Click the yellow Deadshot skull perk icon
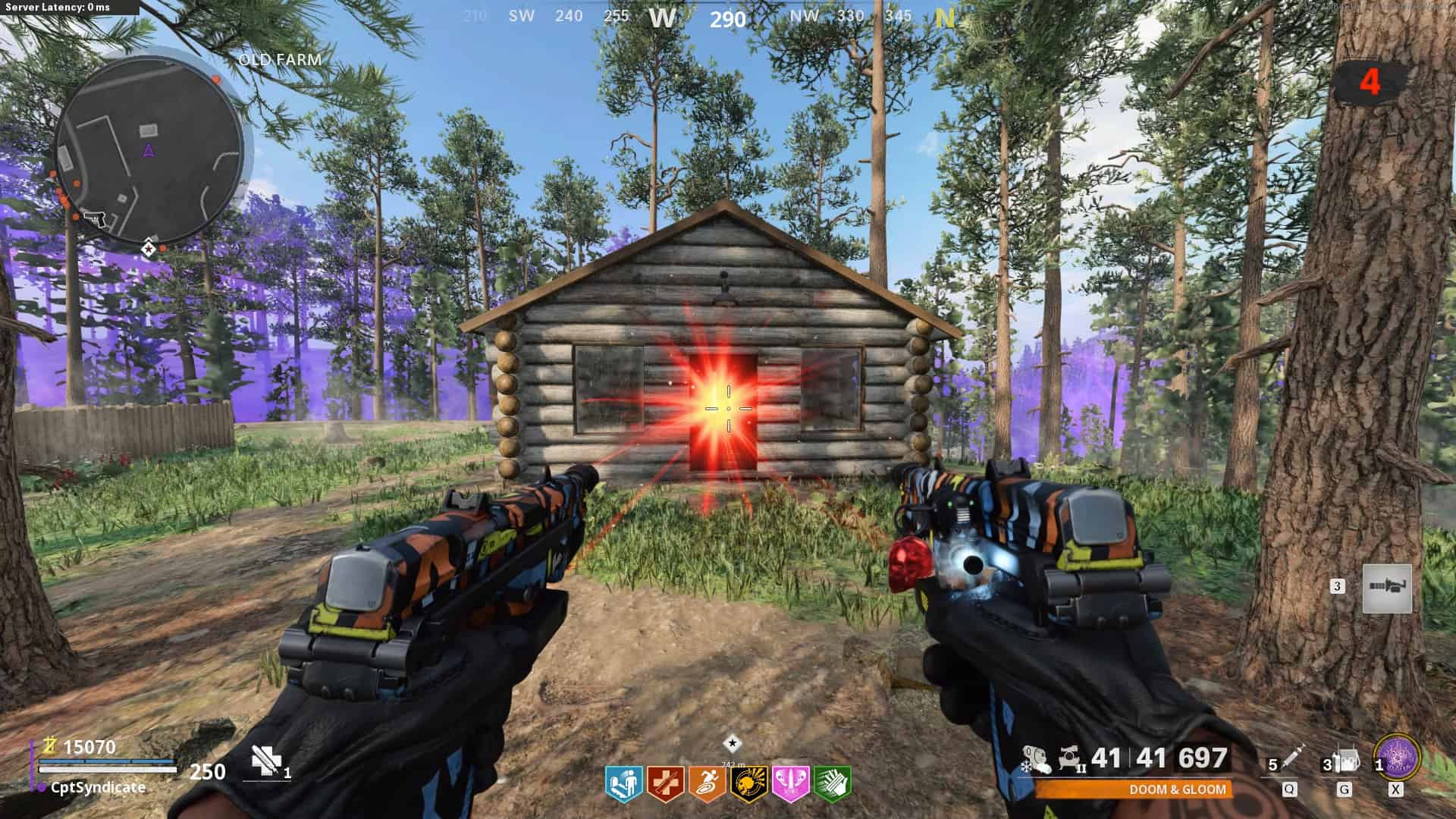 click(x=748, y=783)
